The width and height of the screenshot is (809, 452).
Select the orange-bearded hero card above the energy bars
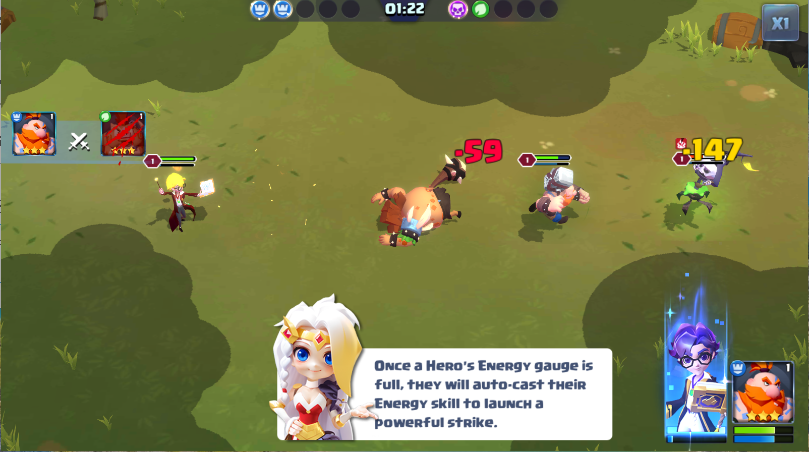coord(762,392)
